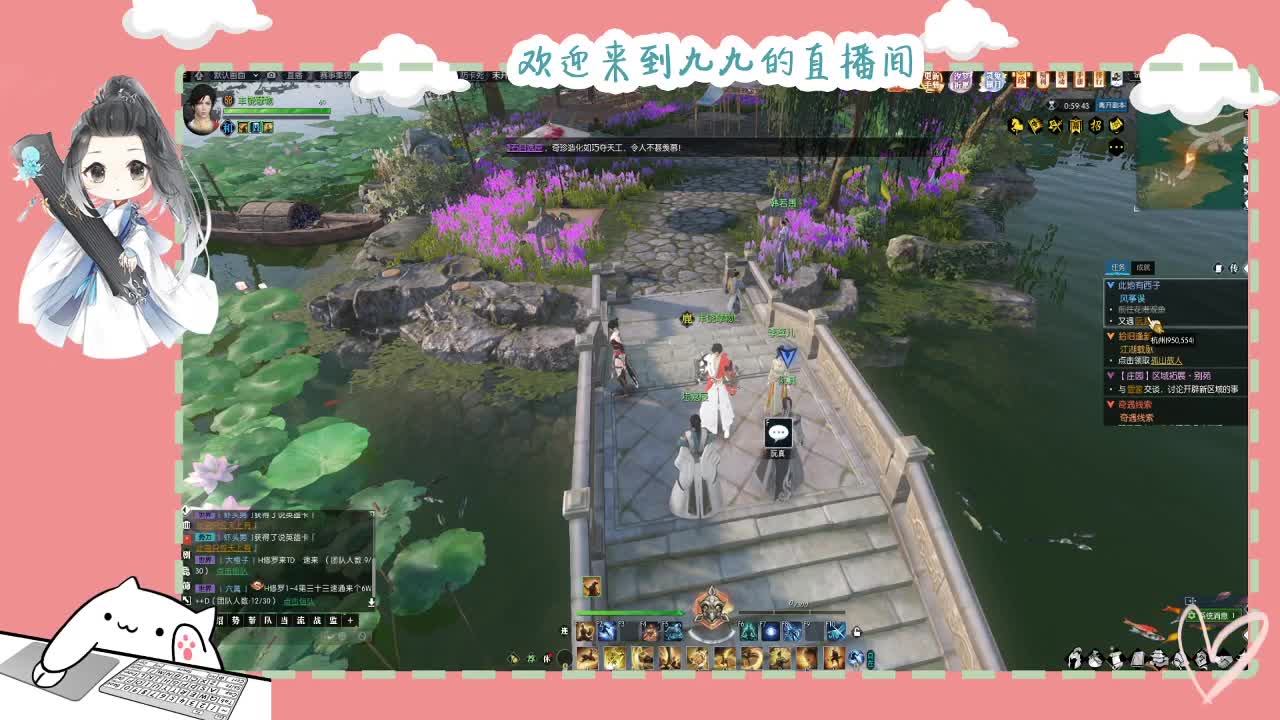This screenshot has height=720, width=1280.
Task: Collapse the 此地有西子 quest section
Action: (x=1108, y=286)
